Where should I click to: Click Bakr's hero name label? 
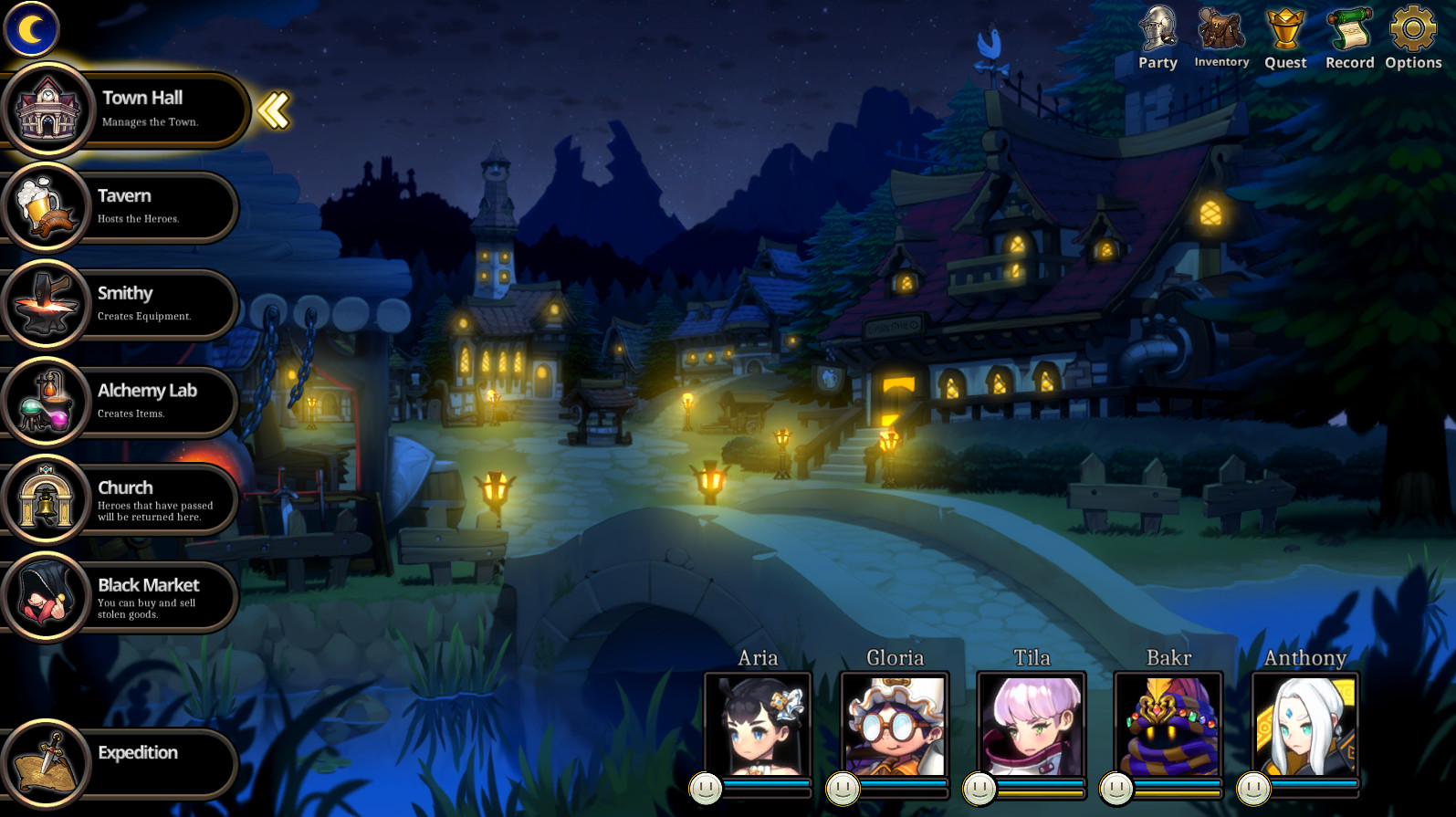coord(1168,657)
